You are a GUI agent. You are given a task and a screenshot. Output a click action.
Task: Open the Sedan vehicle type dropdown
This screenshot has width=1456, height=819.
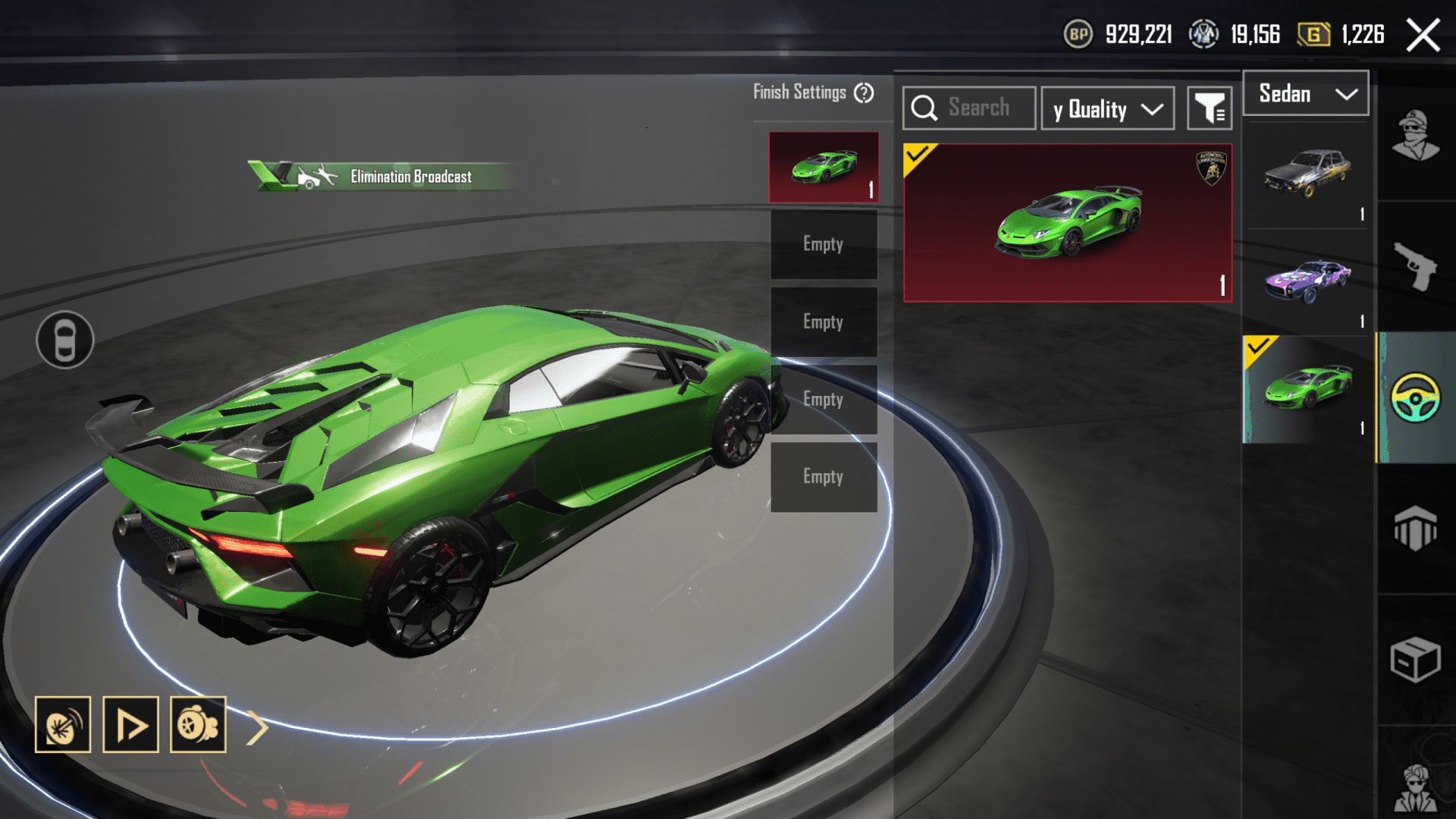(x=1306, y=94)
